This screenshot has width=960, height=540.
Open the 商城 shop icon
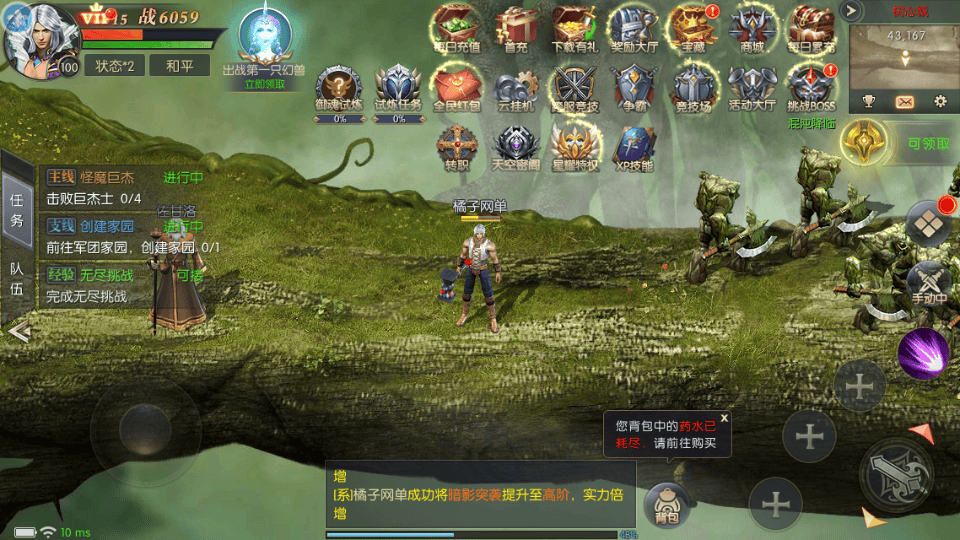click(x=751, y=28)
